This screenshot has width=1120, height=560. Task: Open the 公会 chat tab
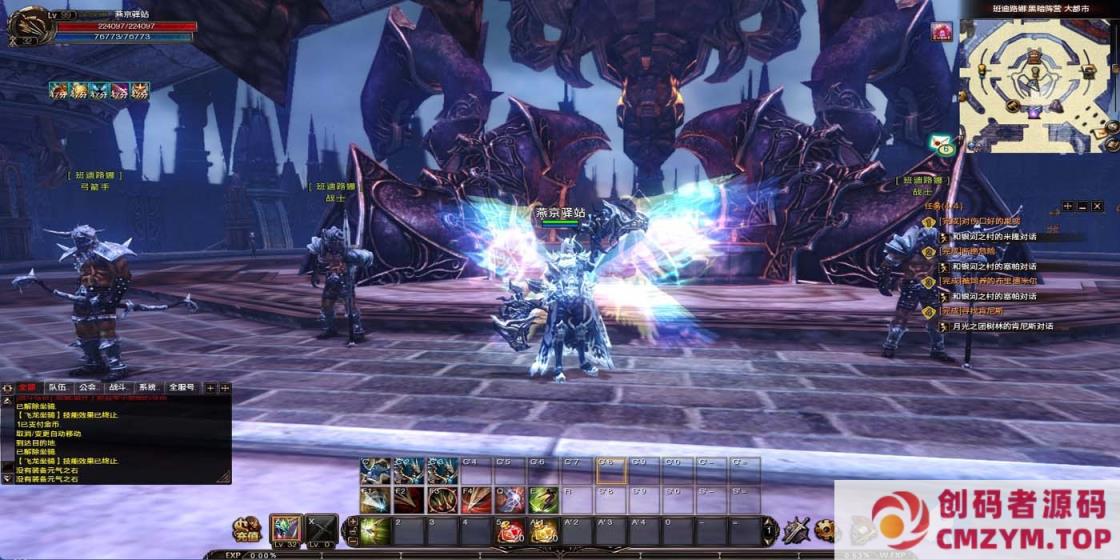point(88,387)
